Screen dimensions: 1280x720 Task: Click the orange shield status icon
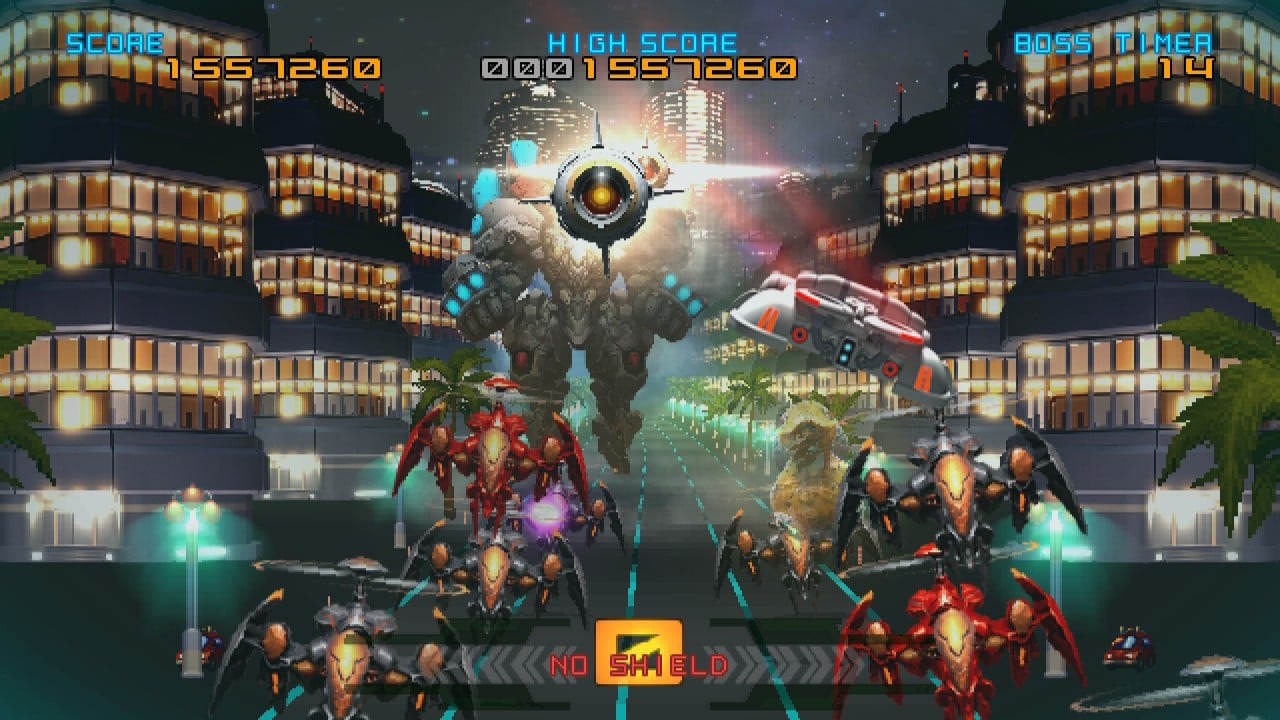[638, 652]
